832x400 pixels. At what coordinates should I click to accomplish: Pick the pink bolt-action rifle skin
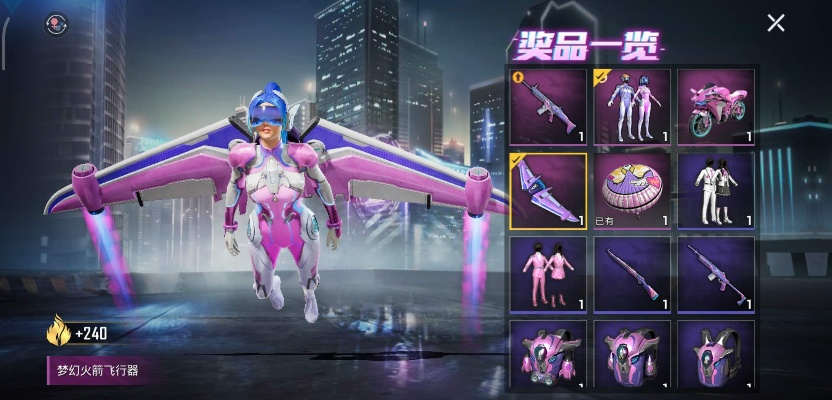tap(632, 275)
